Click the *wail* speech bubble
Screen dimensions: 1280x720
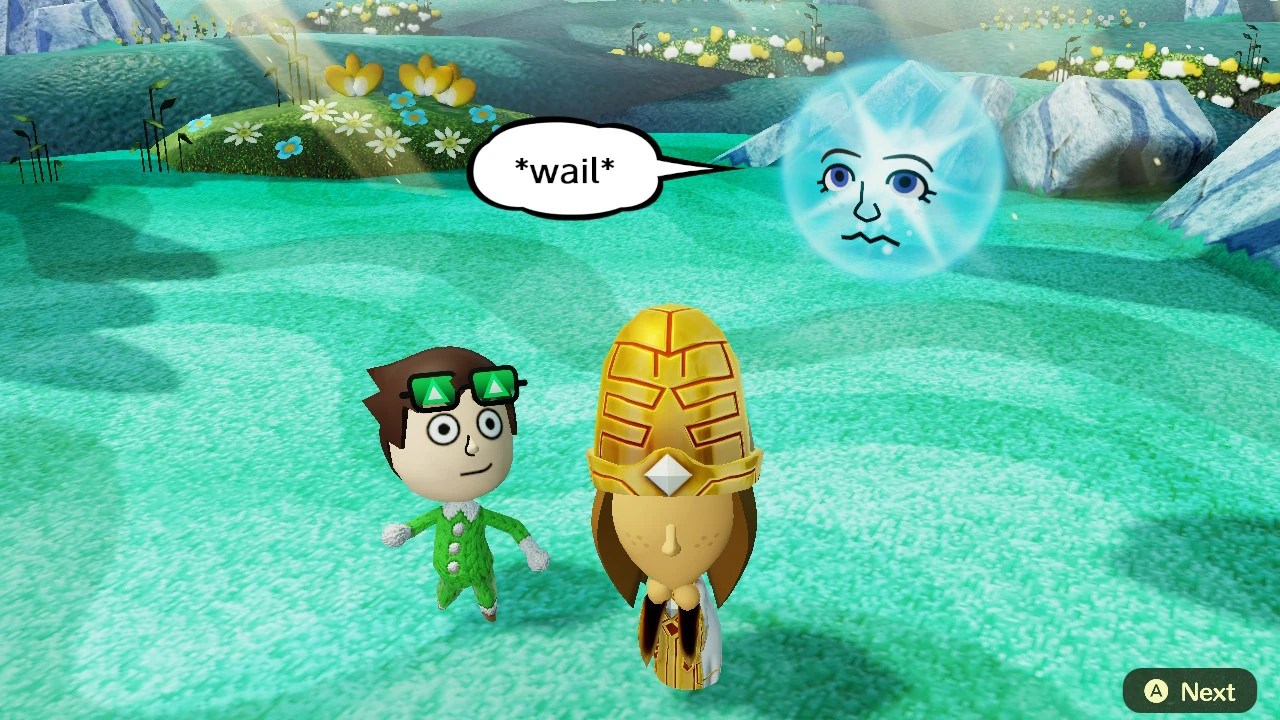point(567,168)
